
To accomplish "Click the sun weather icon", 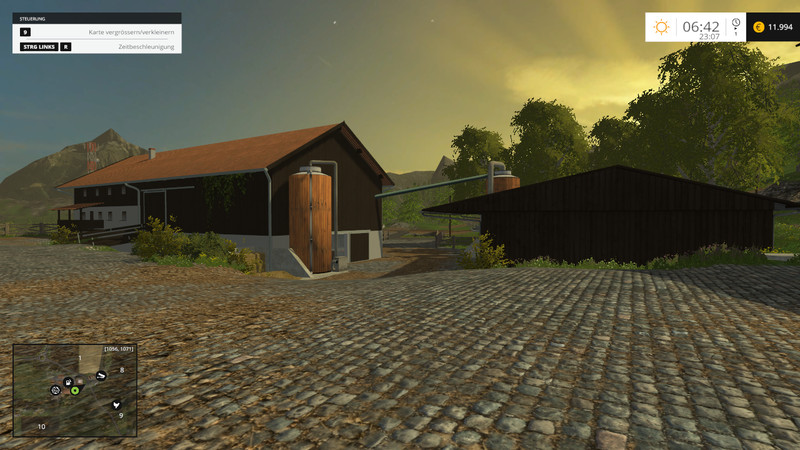I will coord(661,27).
